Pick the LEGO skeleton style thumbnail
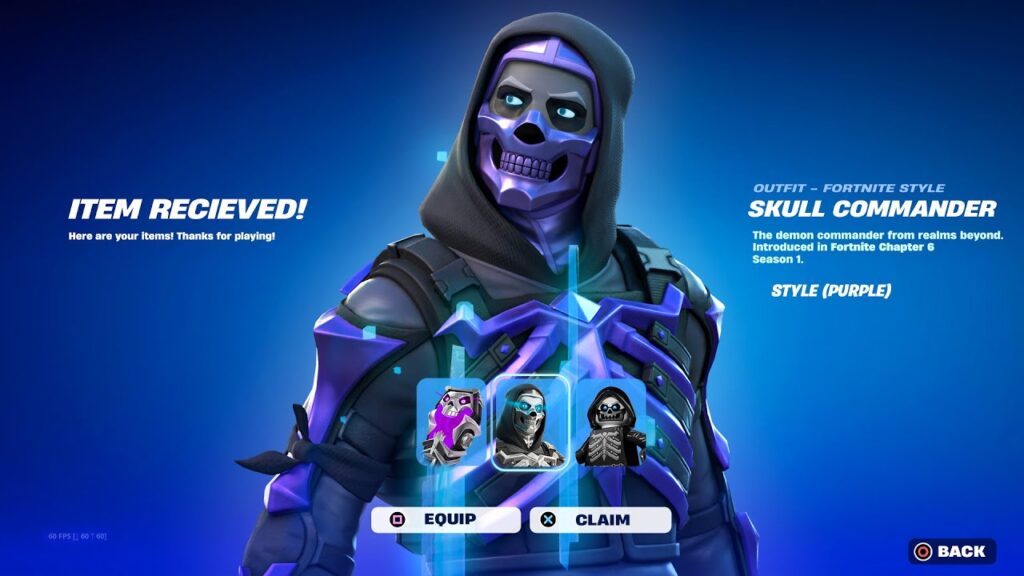 point(610,425)
